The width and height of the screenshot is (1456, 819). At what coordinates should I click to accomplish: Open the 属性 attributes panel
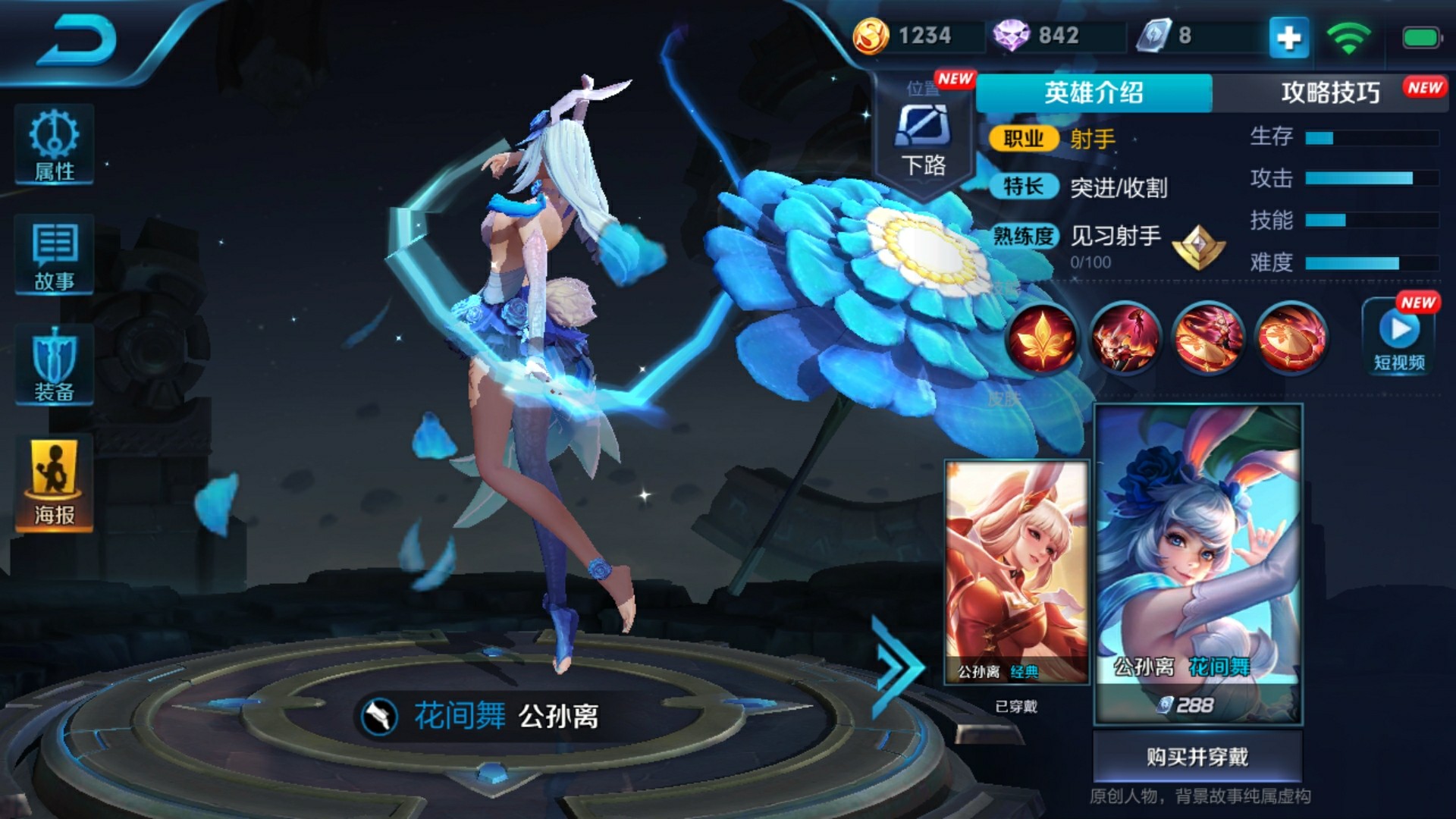[x=54, y=146]
